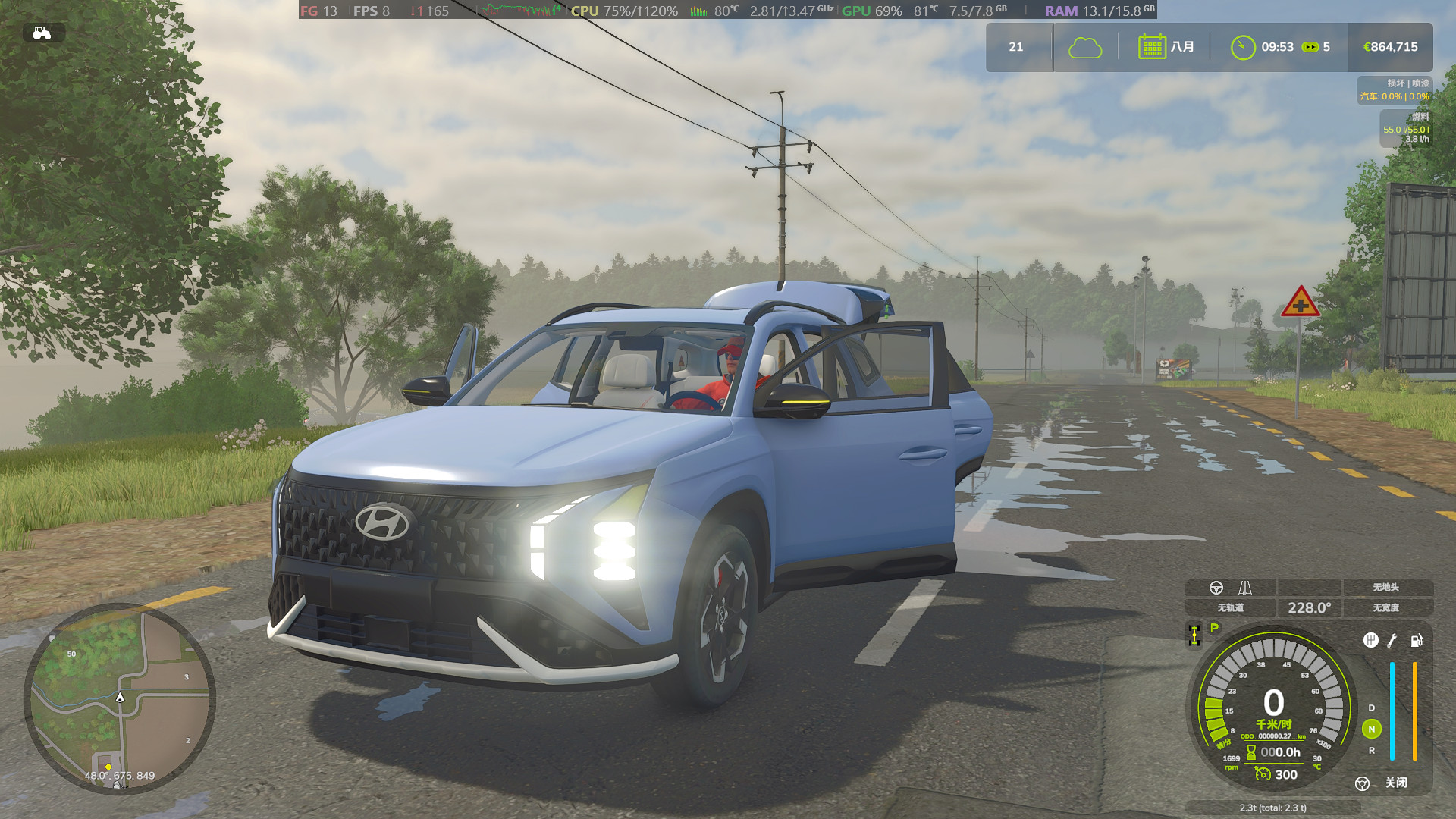Click the cruise control speed icon
The image size is (1456, 819).
[x=1263, y=773]
